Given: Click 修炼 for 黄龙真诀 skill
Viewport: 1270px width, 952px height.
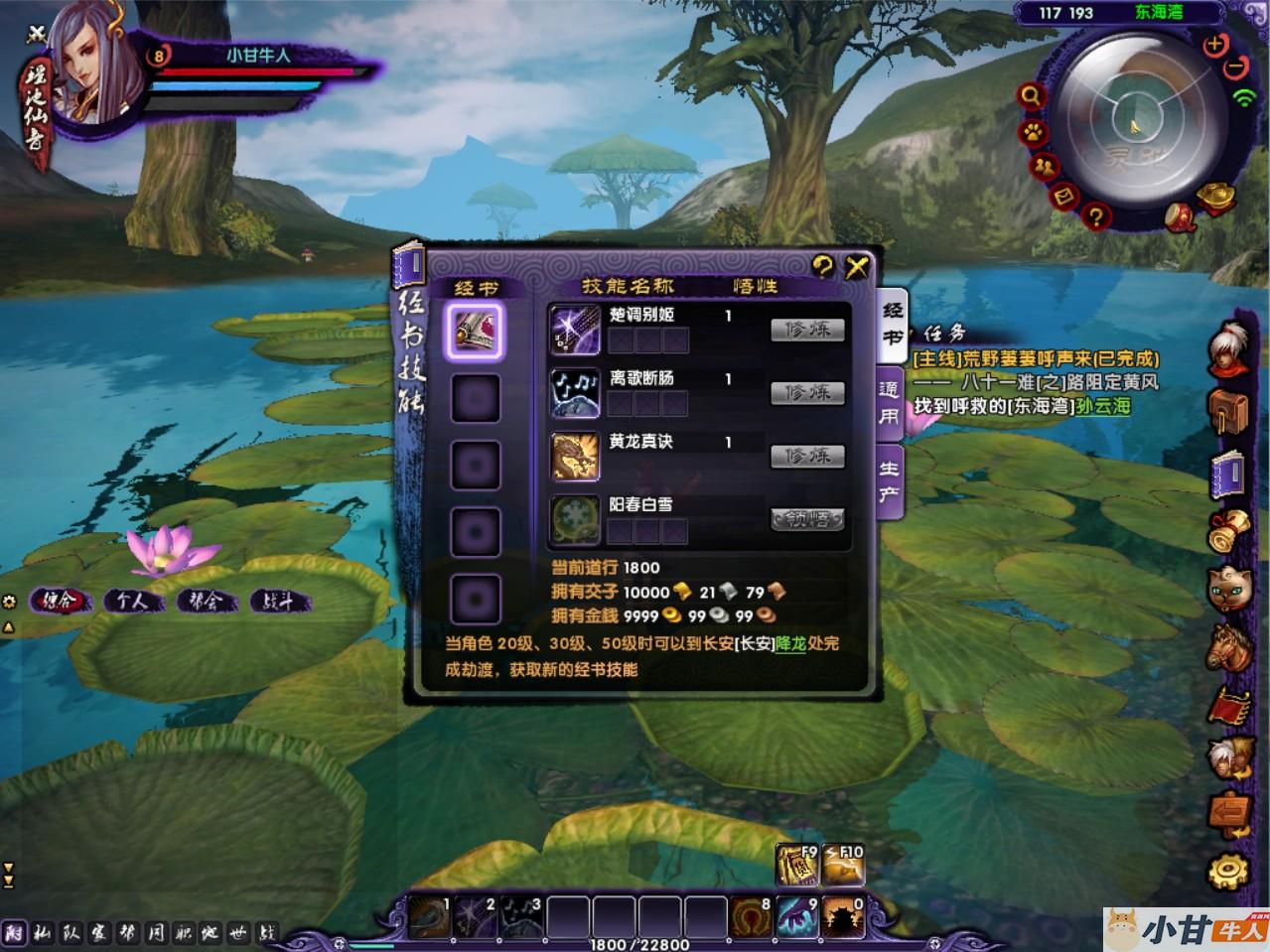Looking at the screenshot, I should 807,456.
